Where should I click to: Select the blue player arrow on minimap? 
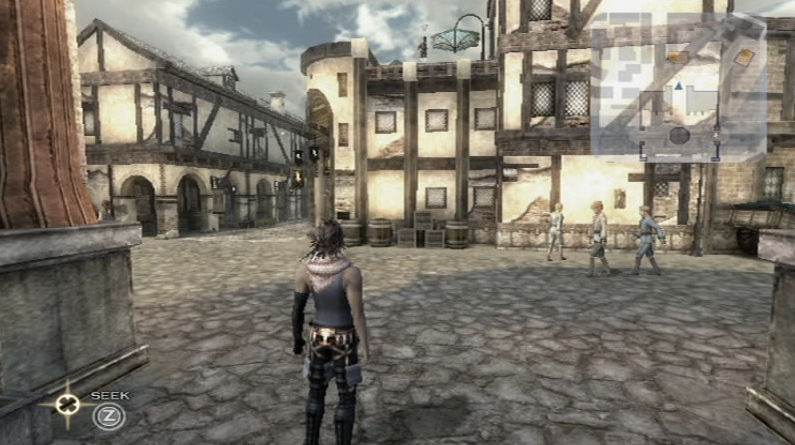tap(679, 87)
